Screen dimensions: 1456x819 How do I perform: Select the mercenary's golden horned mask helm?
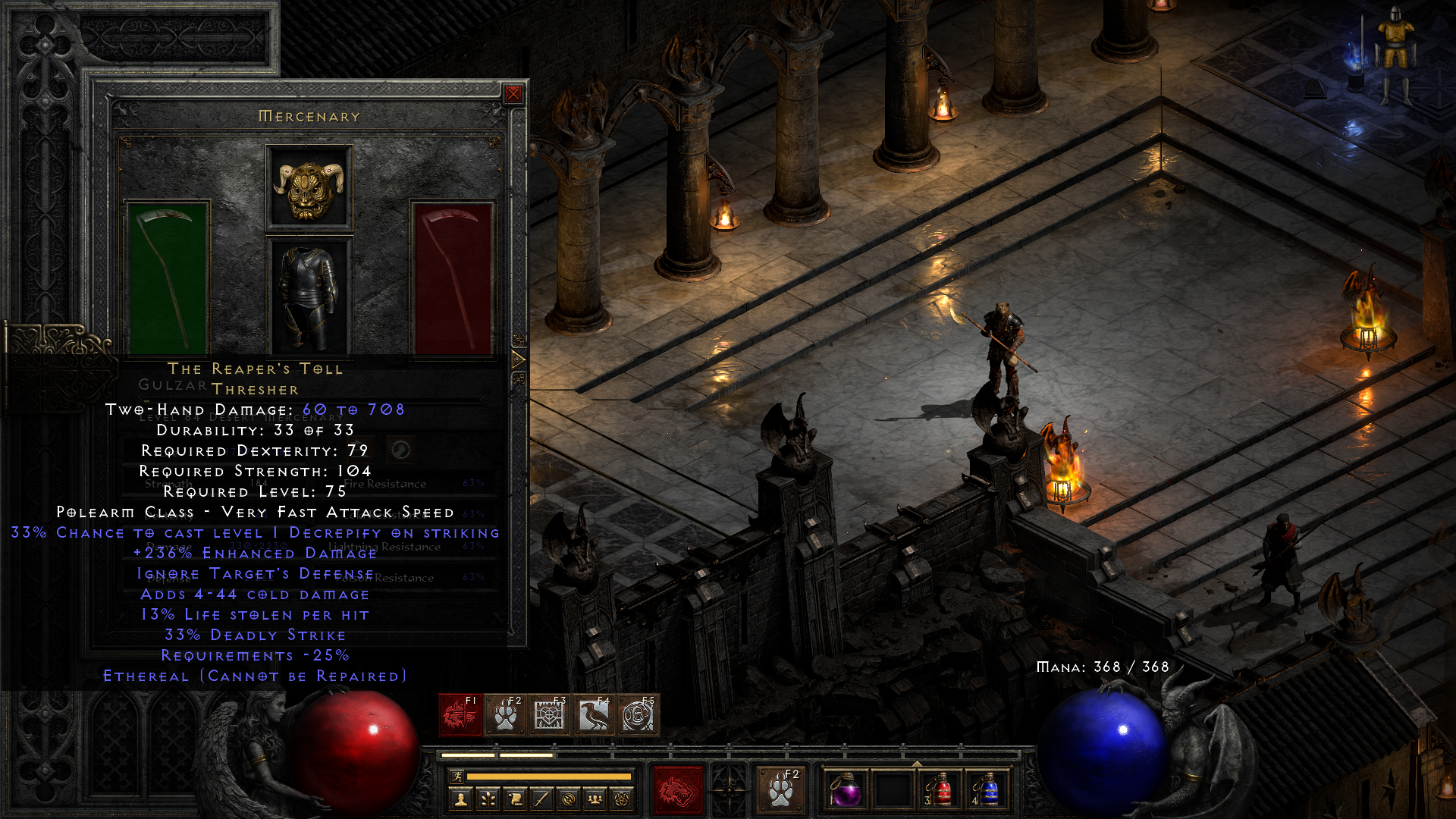coord(309,187)
